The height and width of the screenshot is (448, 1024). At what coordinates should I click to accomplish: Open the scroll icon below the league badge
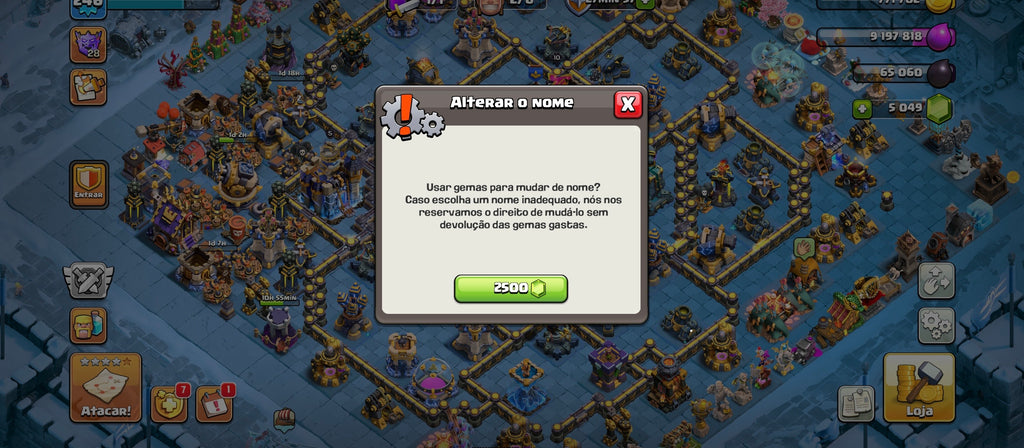tap(88, 87)
